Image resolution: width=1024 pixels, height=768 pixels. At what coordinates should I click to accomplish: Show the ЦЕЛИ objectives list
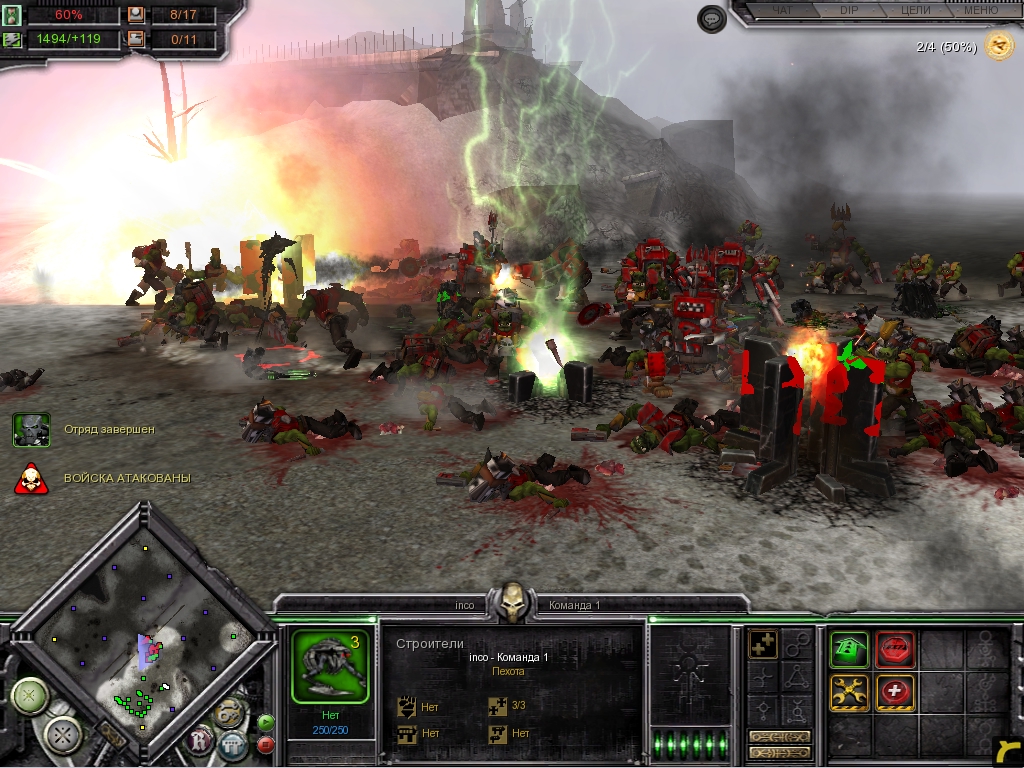pos(915,10)
